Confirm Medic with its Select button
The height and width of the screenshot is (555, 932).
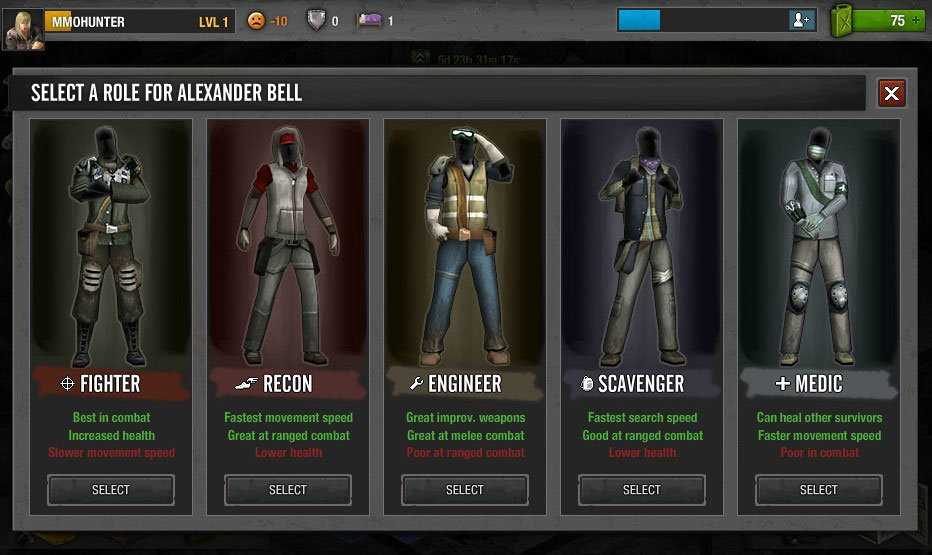click(819, 489)
